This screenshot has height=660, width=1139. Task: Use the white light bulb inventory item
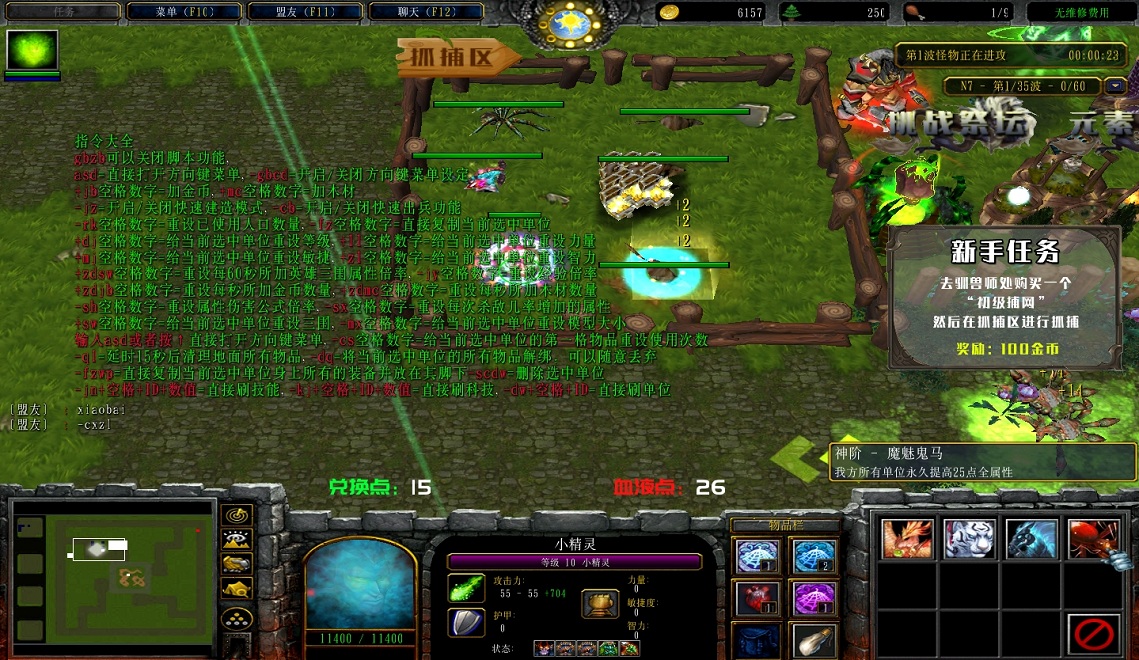click(814, 639)
